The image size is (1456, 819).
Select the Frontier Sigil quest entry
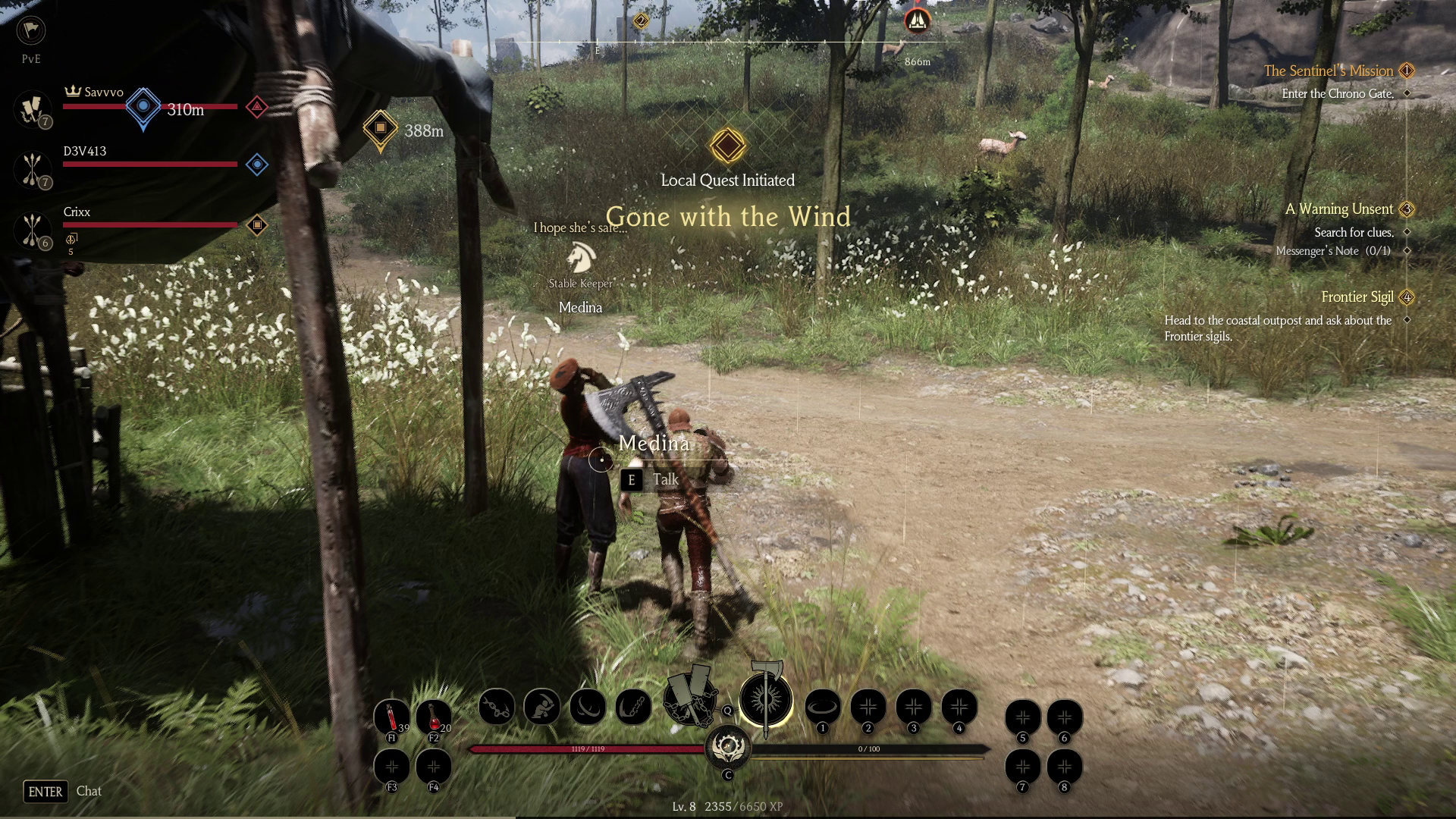pyautogui.click(x=1357, y=297)
